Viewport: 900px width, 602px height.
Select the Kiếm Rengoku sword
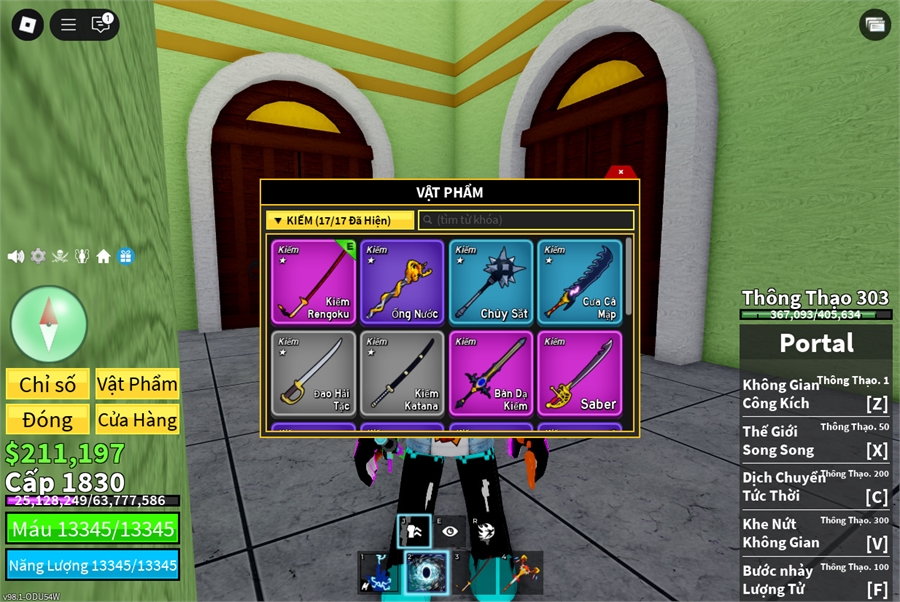coord(315,281)
